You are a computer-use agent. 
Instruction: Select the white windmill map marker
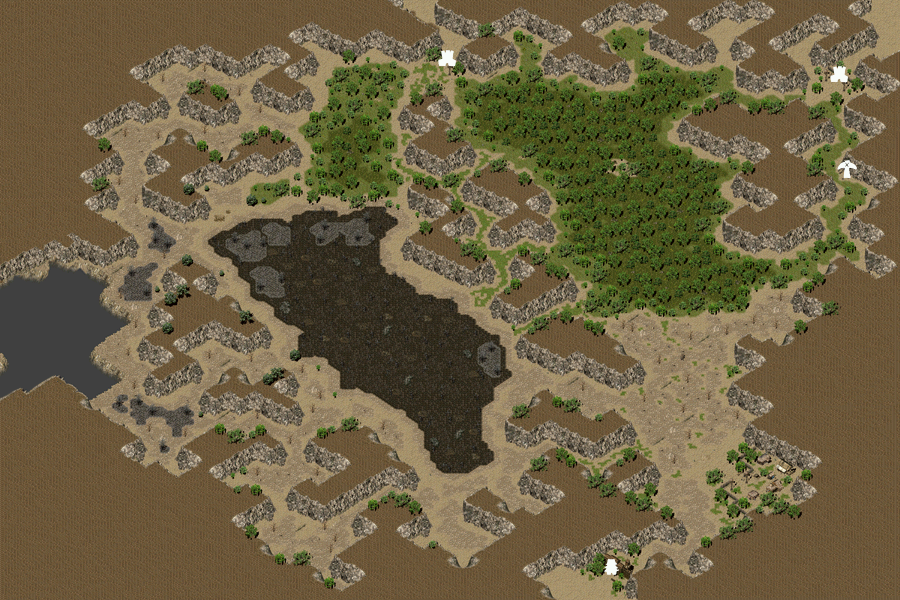coord(847,168)
